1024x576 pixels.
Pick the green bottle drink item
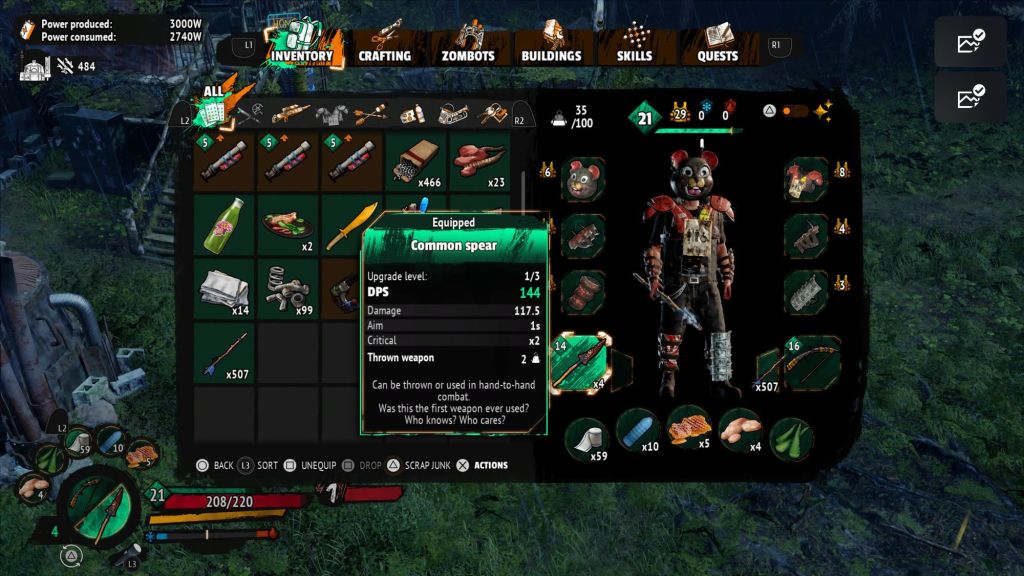pos(223,225)
